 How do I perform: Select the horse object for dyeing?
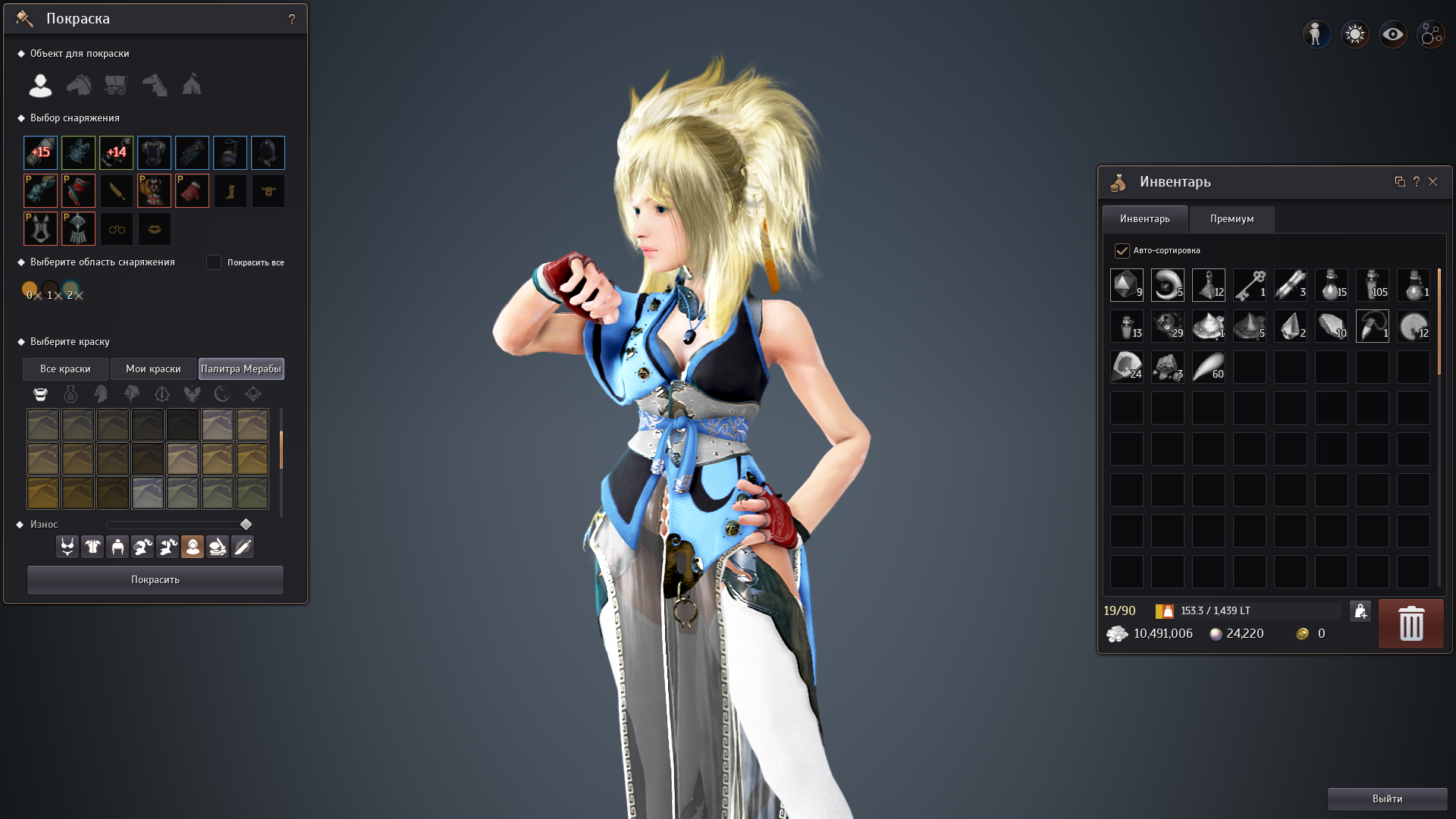78,85
